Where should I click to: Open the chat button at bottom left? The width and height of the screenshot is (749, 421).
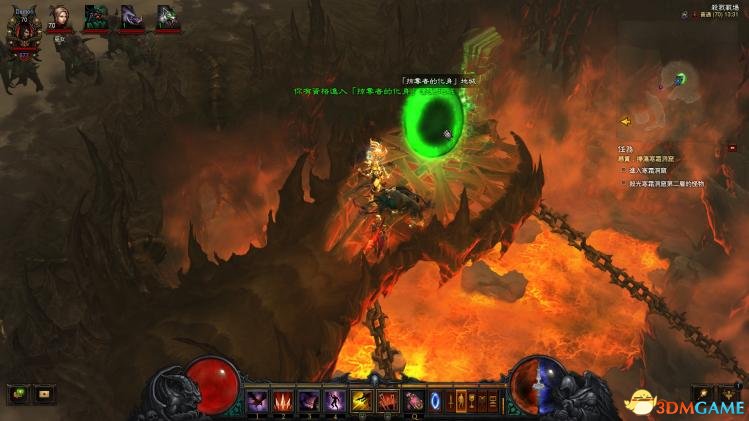pyautogui.click(x=43, y=394)
